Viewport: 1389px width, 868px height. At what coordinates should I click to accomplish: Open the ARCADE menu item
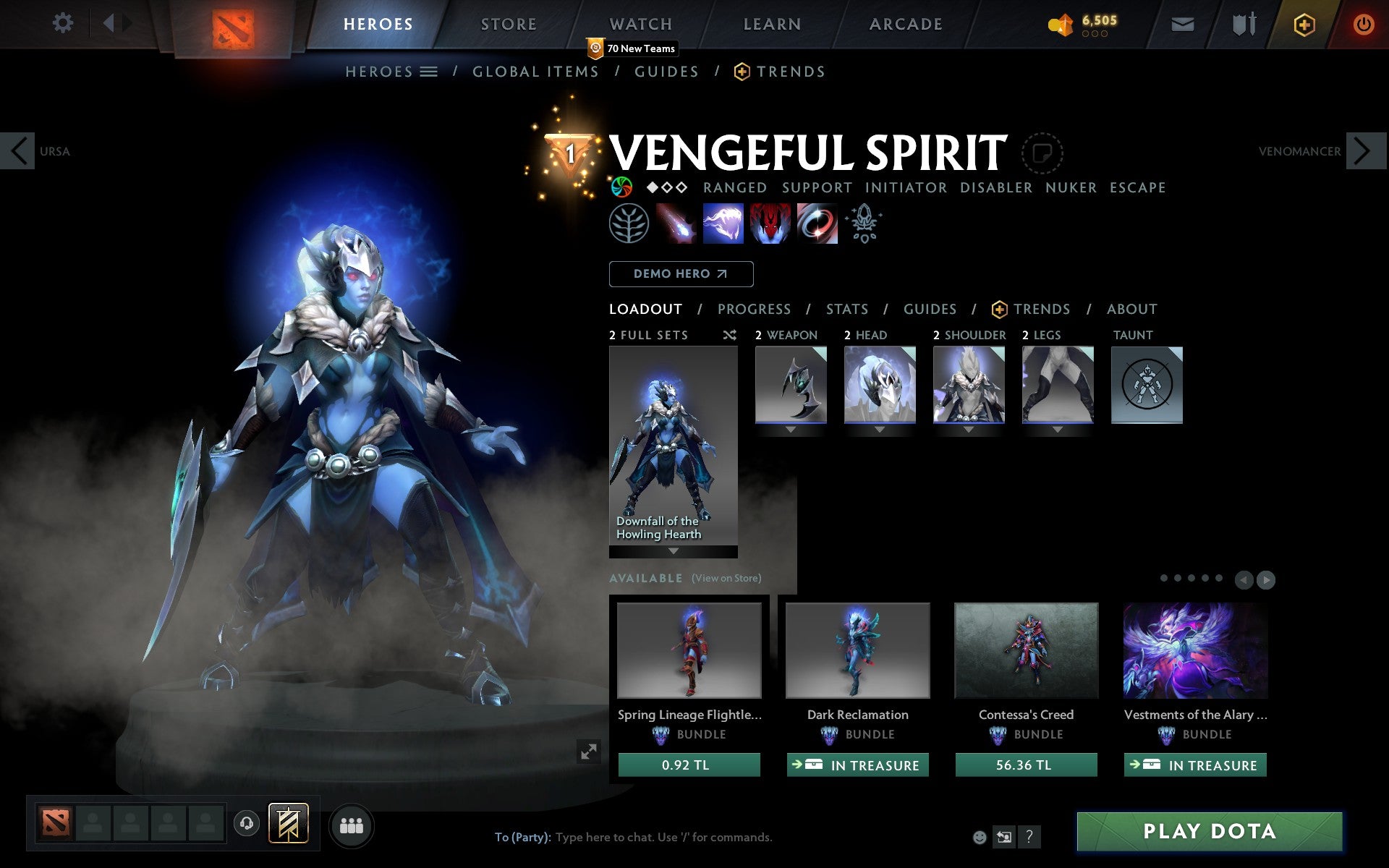904,23
